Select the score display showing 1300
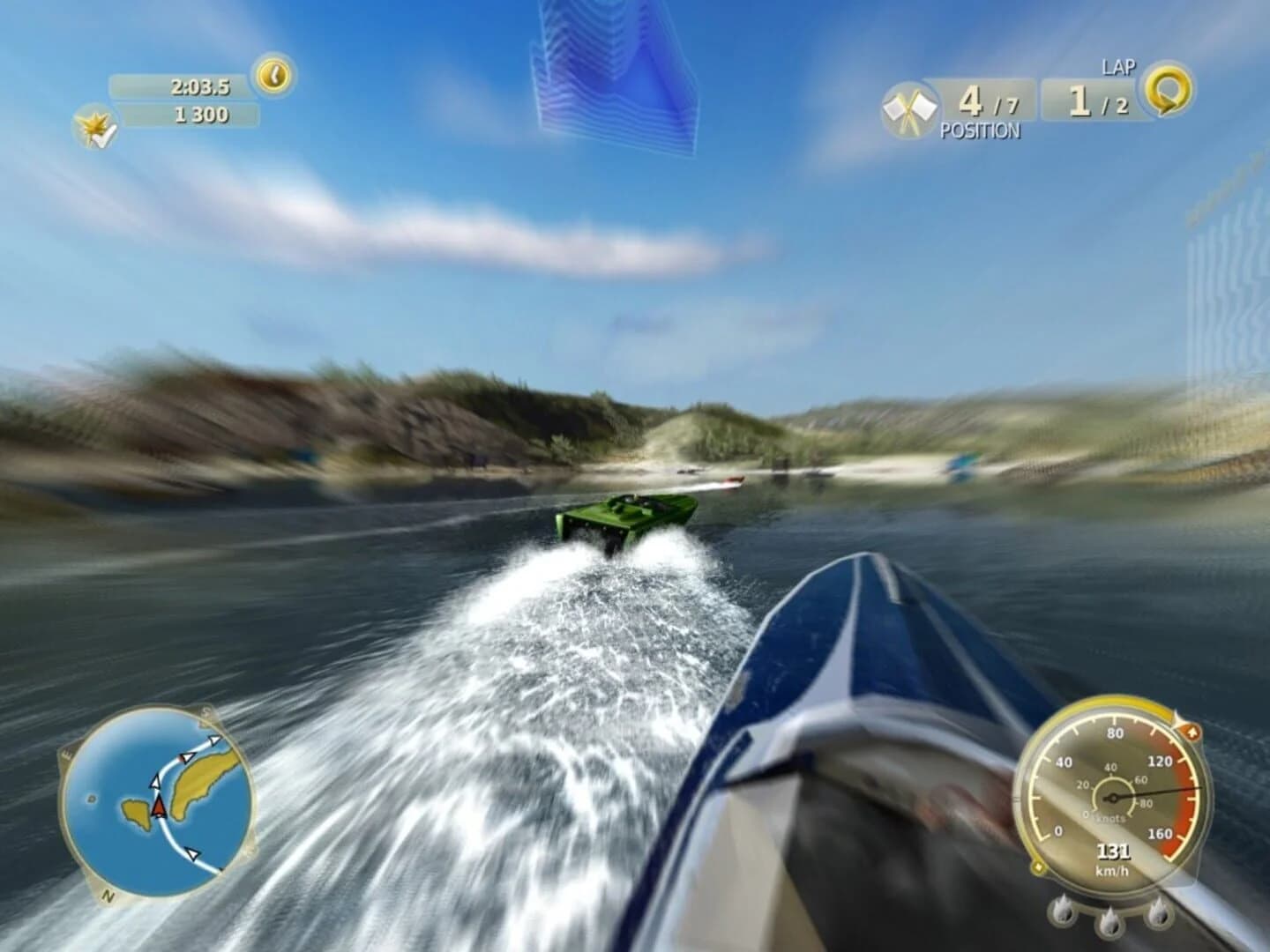 click(x=201, y=113)
